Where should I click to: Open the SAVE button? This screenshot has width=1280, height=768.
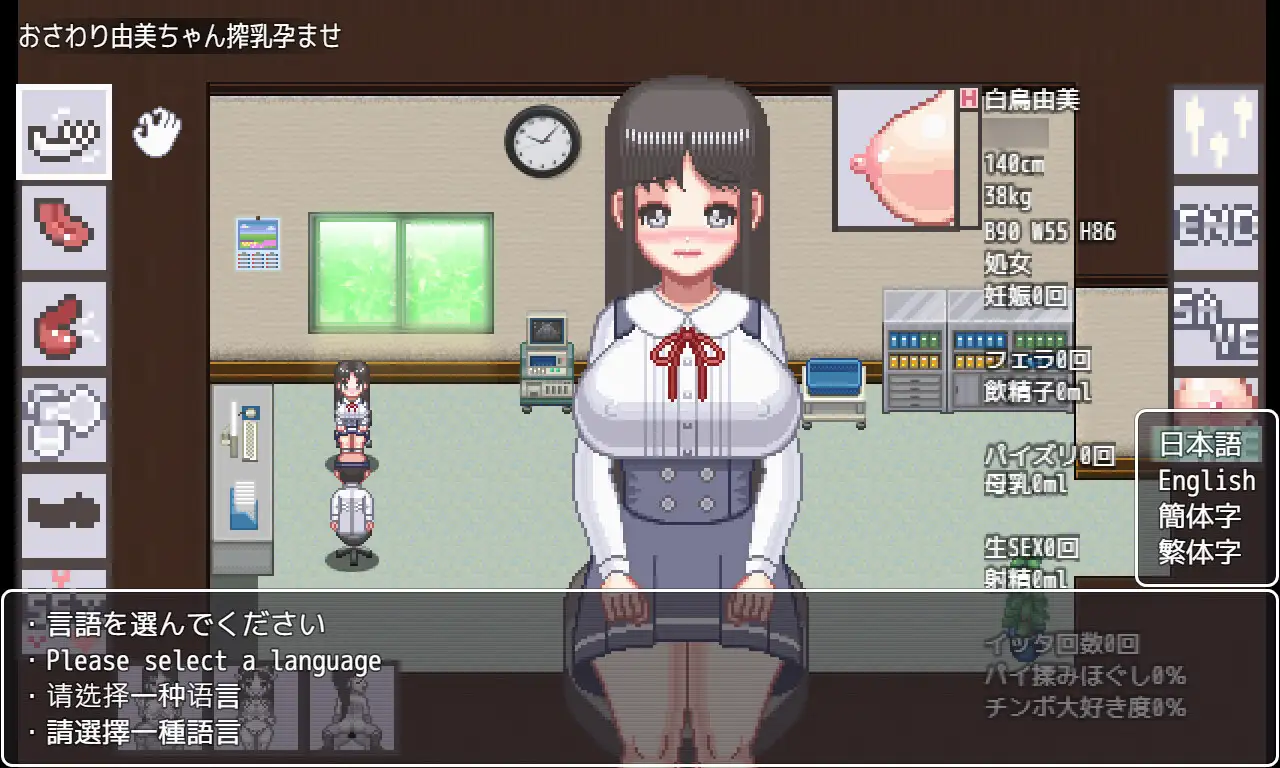pyautogui.click(x=1215, y=323)
